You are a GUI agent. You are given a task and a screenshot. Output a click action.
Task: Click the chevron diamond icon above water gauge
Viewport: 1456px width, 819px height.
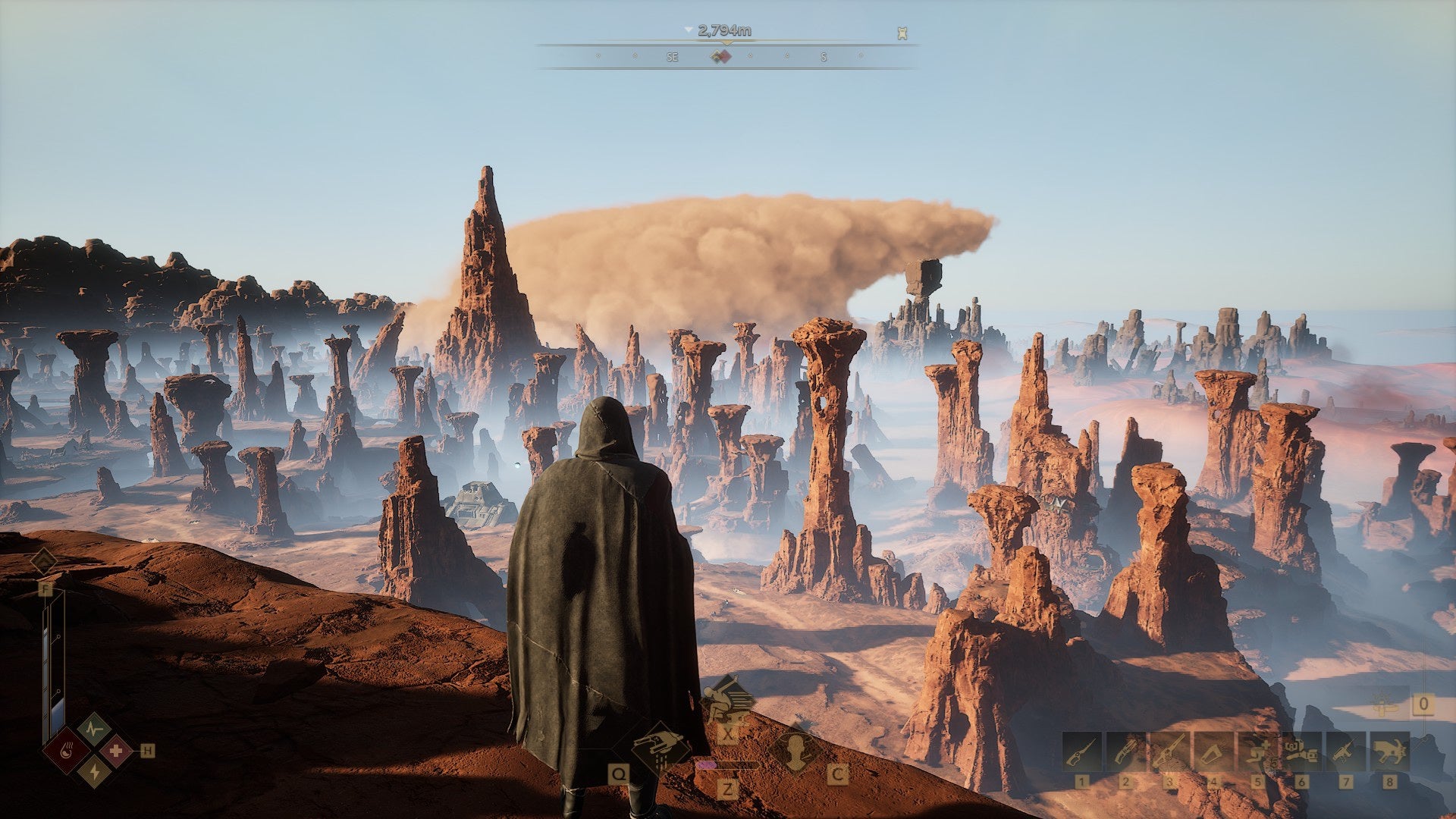click(x=43, y=562)
